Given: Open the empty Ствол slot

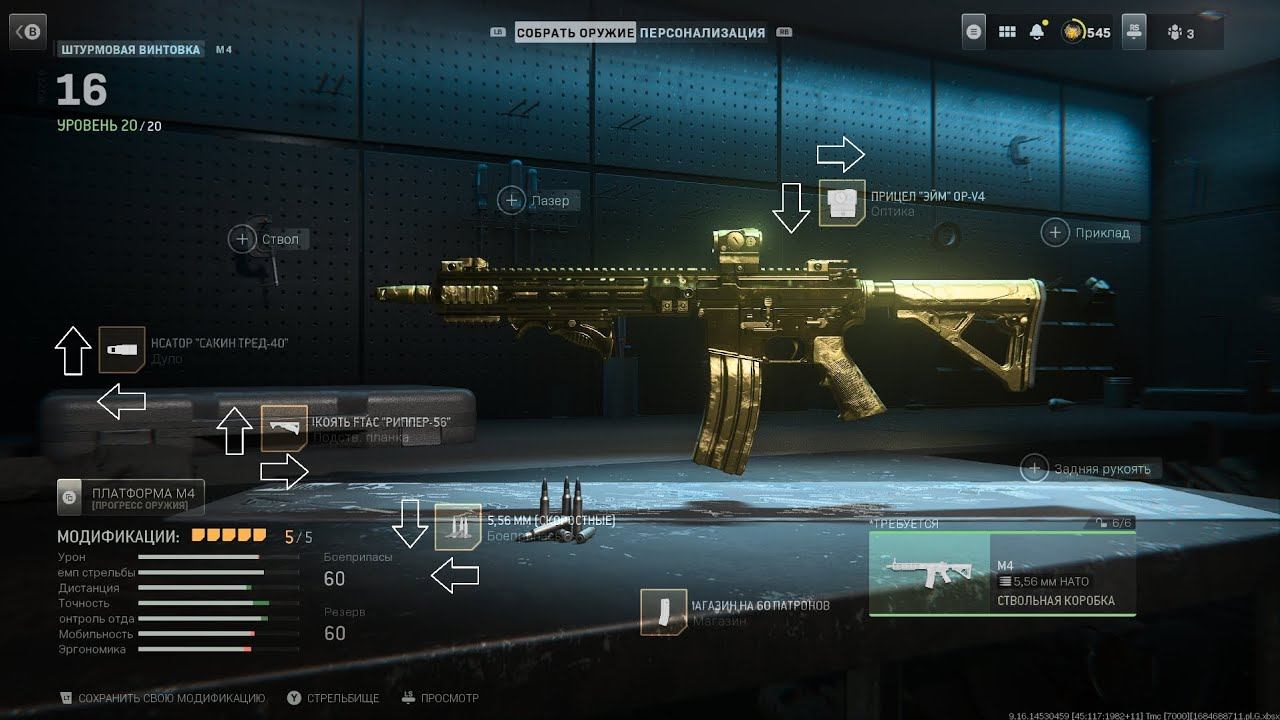Looking at the screenshot, I should 243,239.
